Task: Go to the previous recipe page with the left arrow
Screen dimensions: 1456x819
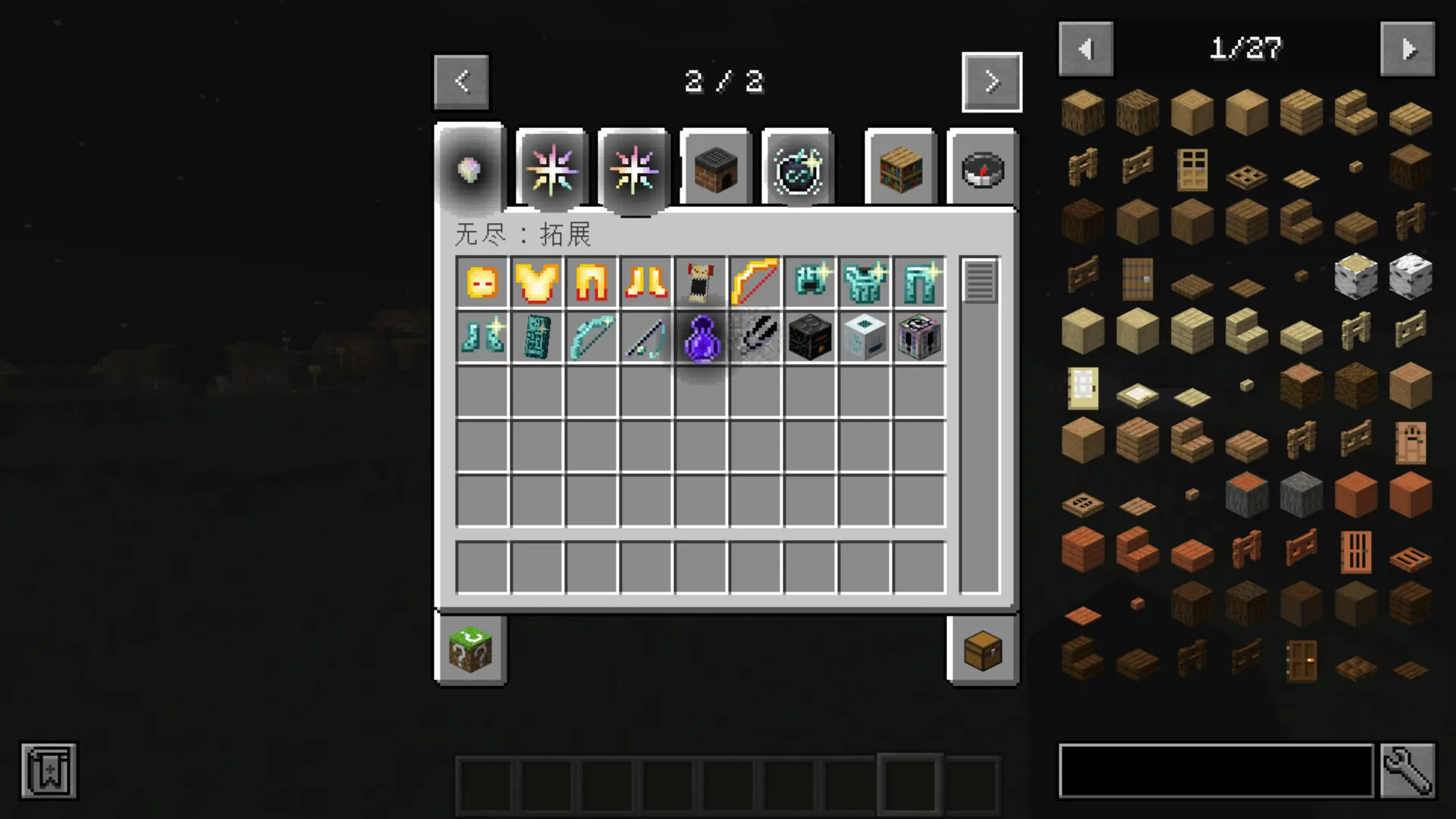Action: click(x=462, y=82)
